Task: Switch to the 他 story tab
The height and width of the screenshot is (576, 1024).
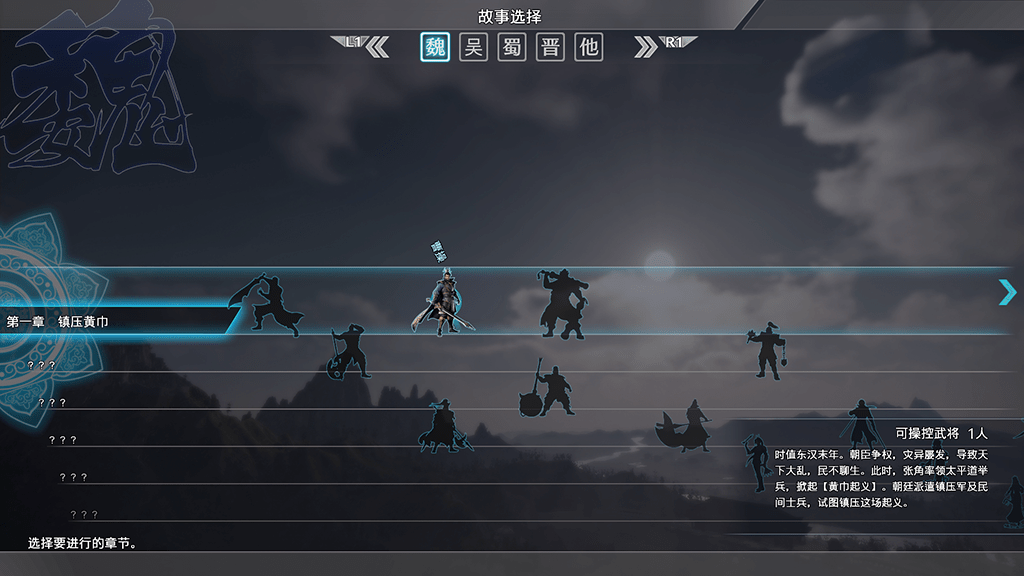Action: [589, 47]
